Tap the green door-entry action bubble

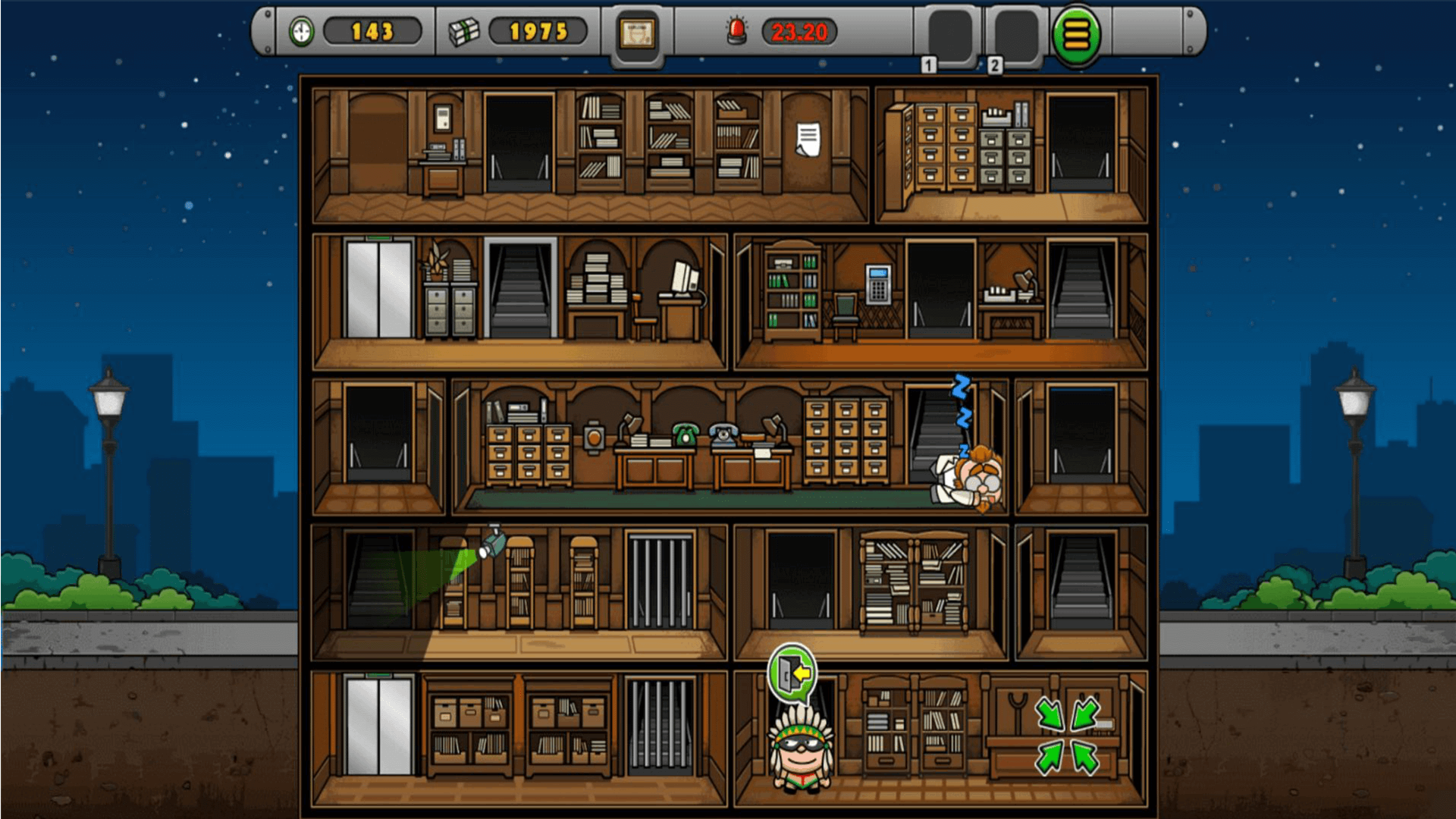point(792,672)
